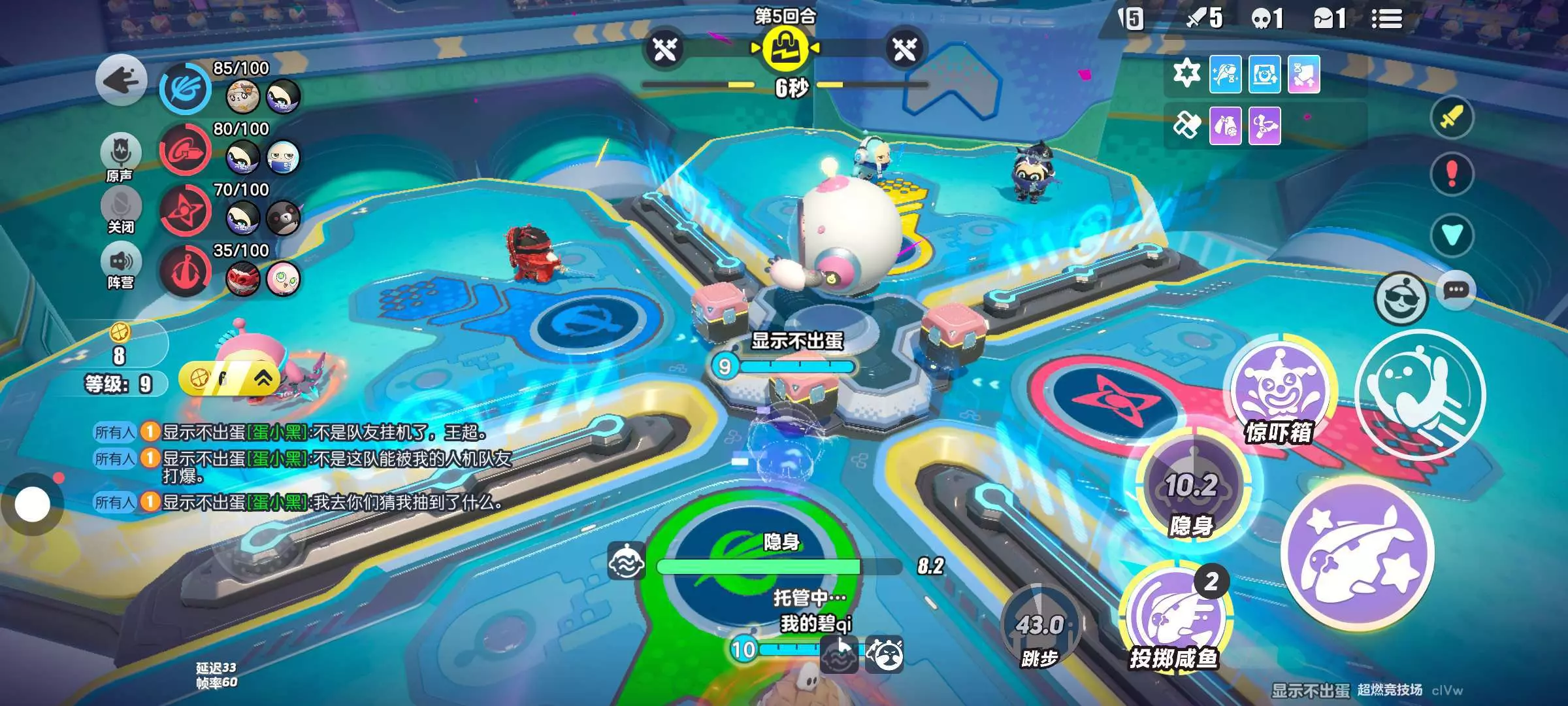This screenshot has width=1568, height=706.
Task: Send the sword attack signal
Action: 1451,118
